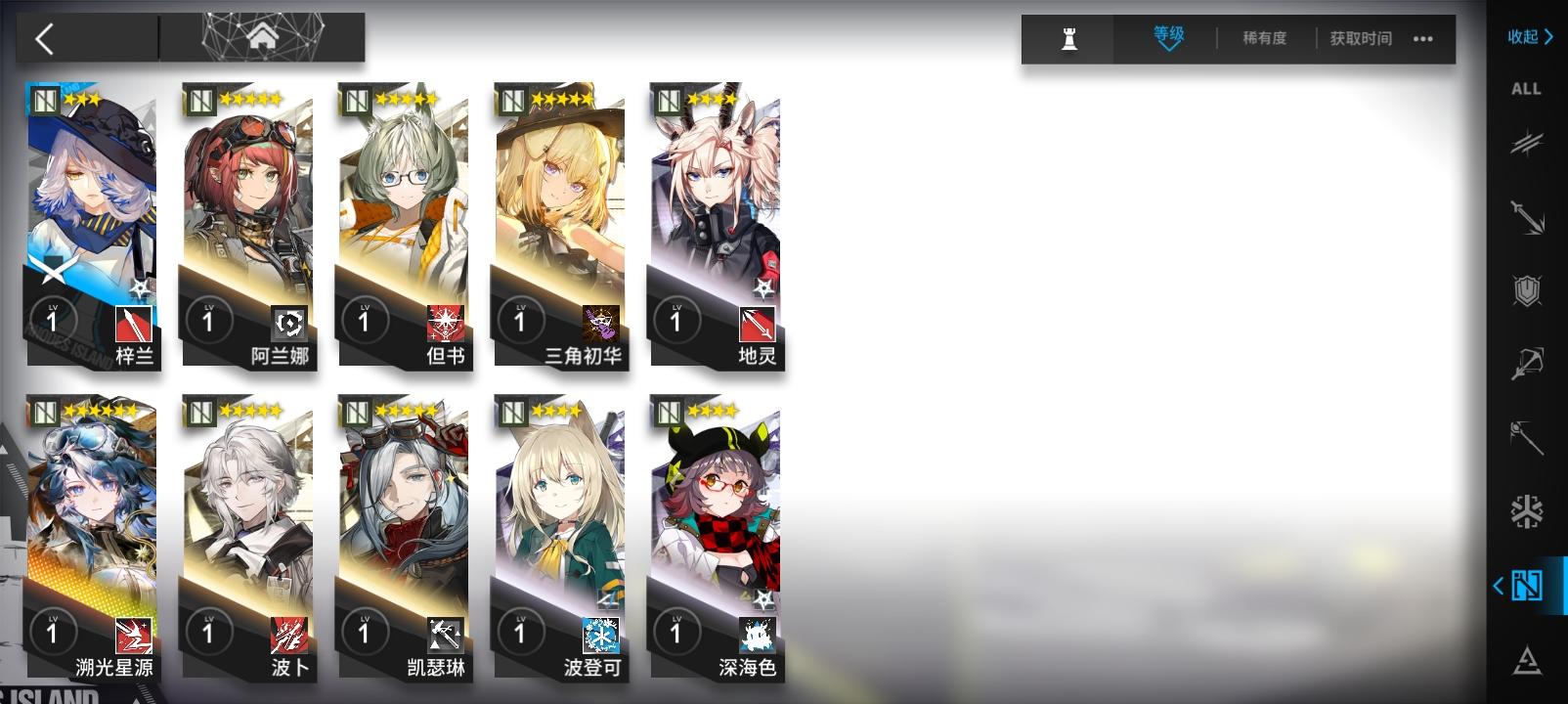This screenshot has width=1568, height=704.
Task: Click the tower sort icon in the top bar
Action: coord(1068,39)
